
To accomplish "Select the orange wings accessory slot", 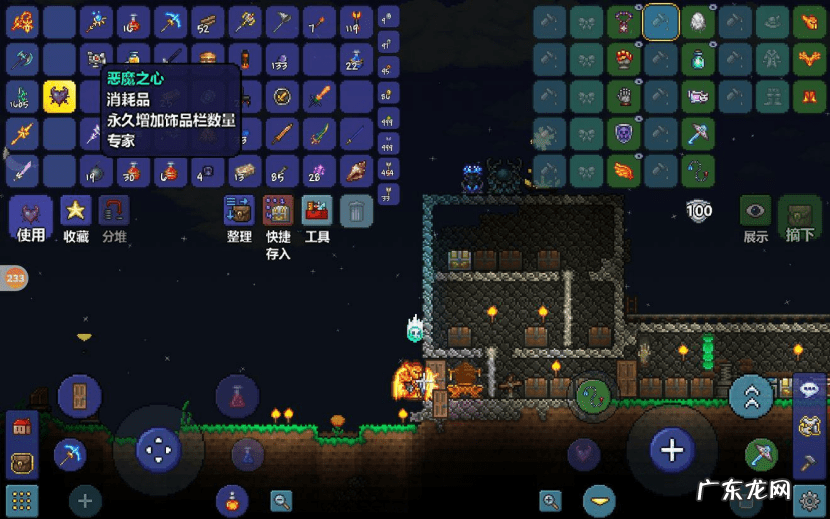I will point(623,171).
